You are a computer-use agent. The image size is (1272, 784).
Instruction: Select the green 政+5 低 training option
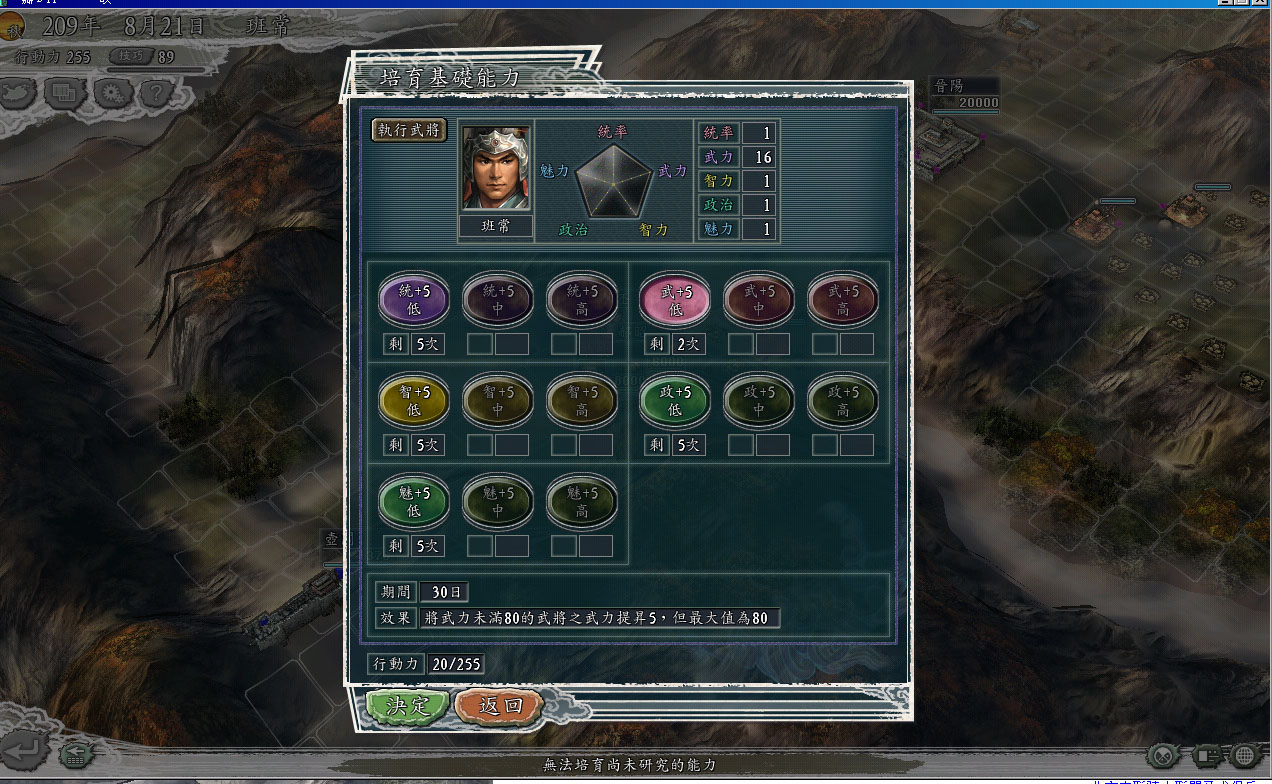tap(675, 400)
